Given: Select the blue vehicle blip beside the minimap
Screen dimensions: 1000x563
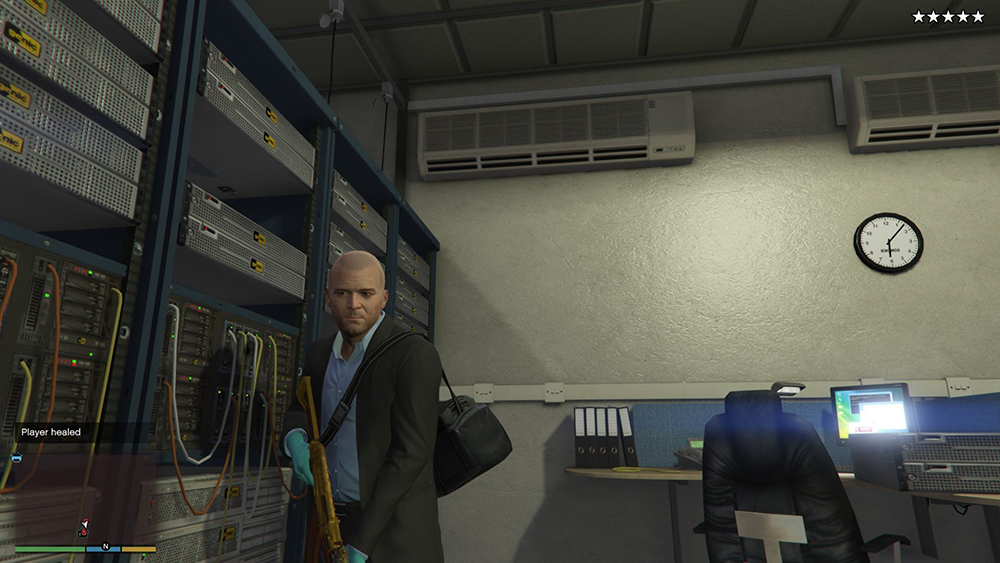Looking at the screenshot, I should [x=17, y=458].
